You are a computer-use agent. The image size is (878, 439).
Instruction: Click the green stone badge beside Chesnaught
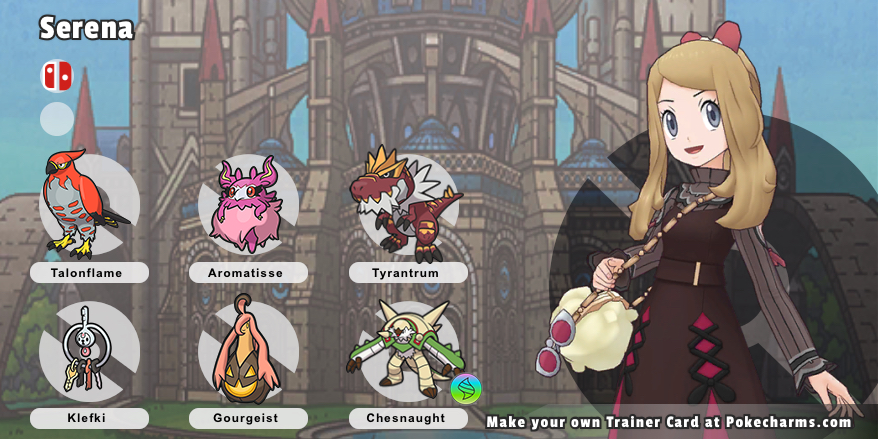(465, 388)
